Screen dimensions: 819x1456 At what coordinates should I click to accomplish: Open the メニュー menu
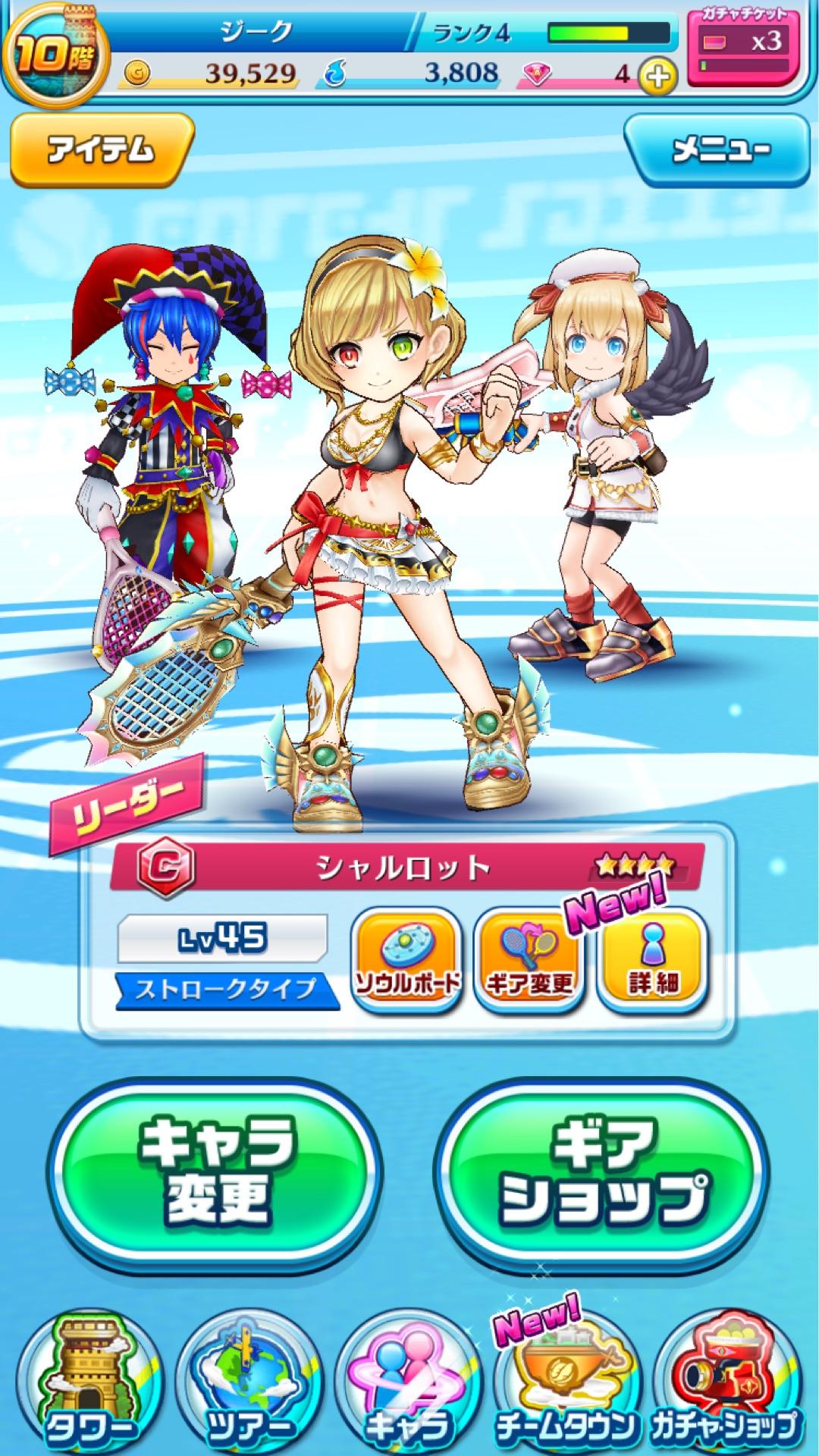[x=717, y=149]
